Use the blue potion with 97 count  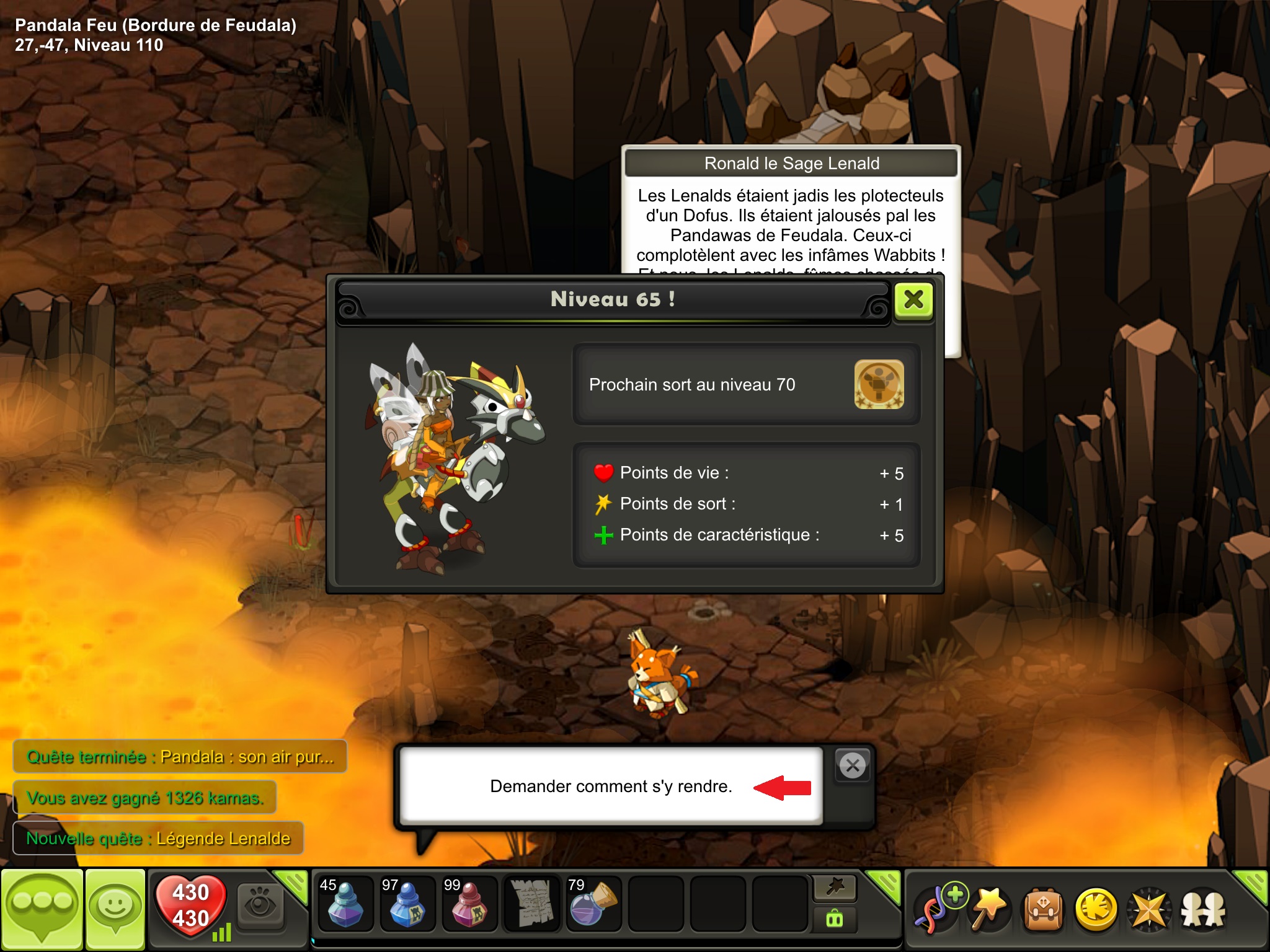click(407, 904)
